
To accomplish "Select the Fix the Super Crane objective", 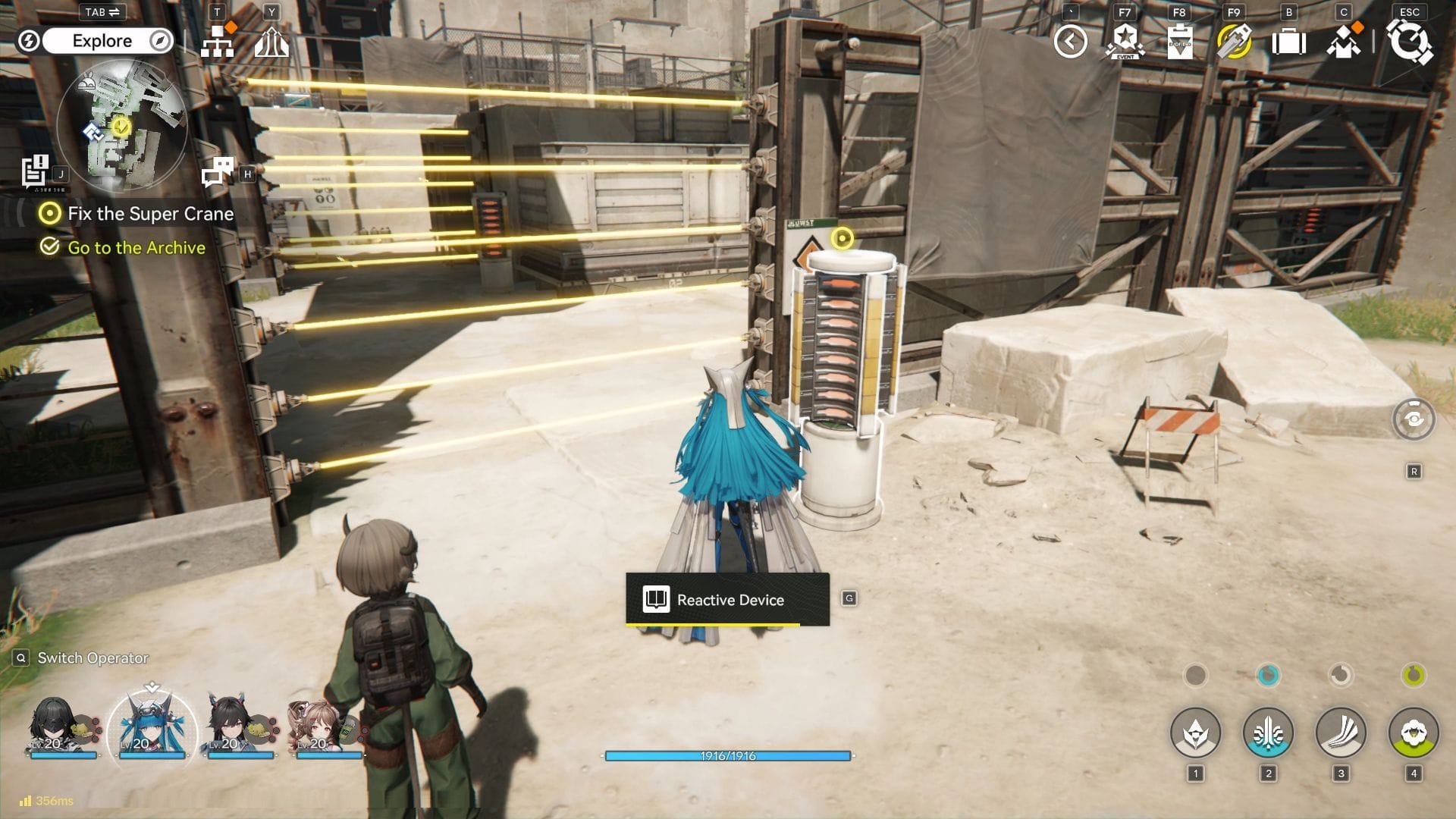I will (x=150, y=214).
